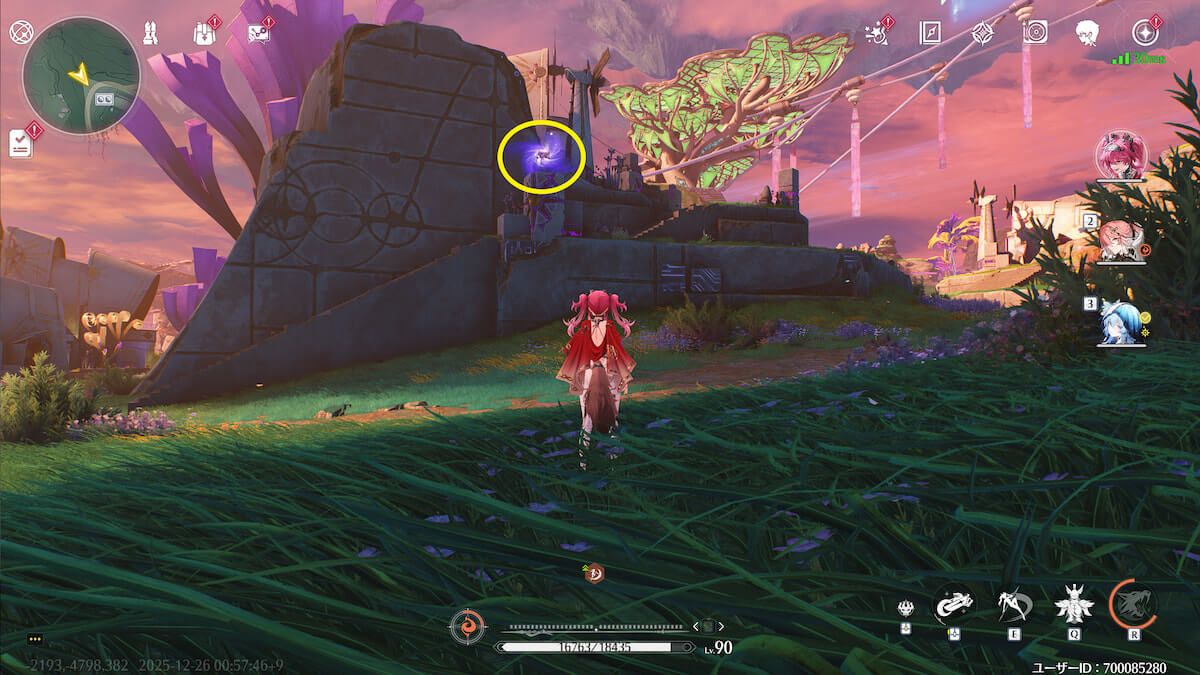Open the circular minimap
The height and width of the screenshot is (675, 1200).
pyautogui.click(x=81, y=75)
